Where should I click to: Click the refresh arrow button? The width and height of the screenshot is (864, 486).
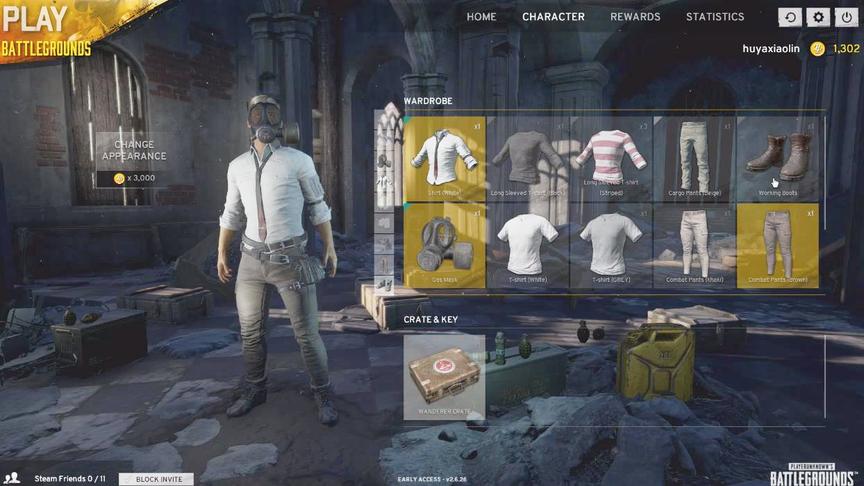point(790,17)
